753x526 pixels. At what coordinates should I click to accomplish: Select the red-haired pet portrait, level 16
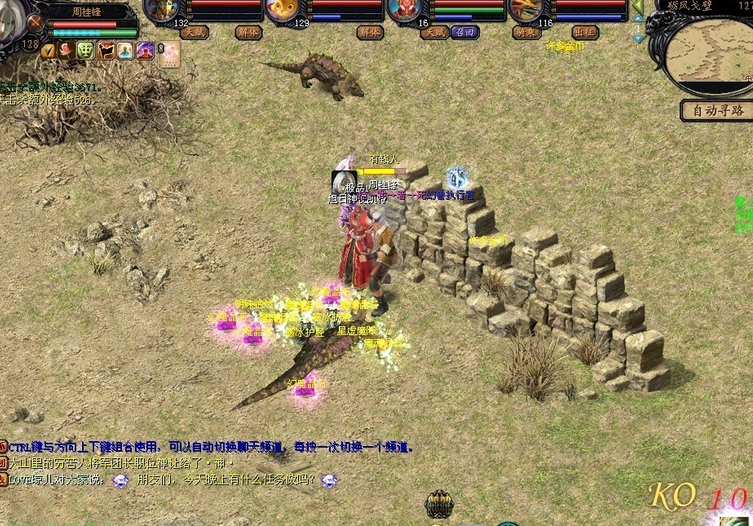tap(405, 10)
